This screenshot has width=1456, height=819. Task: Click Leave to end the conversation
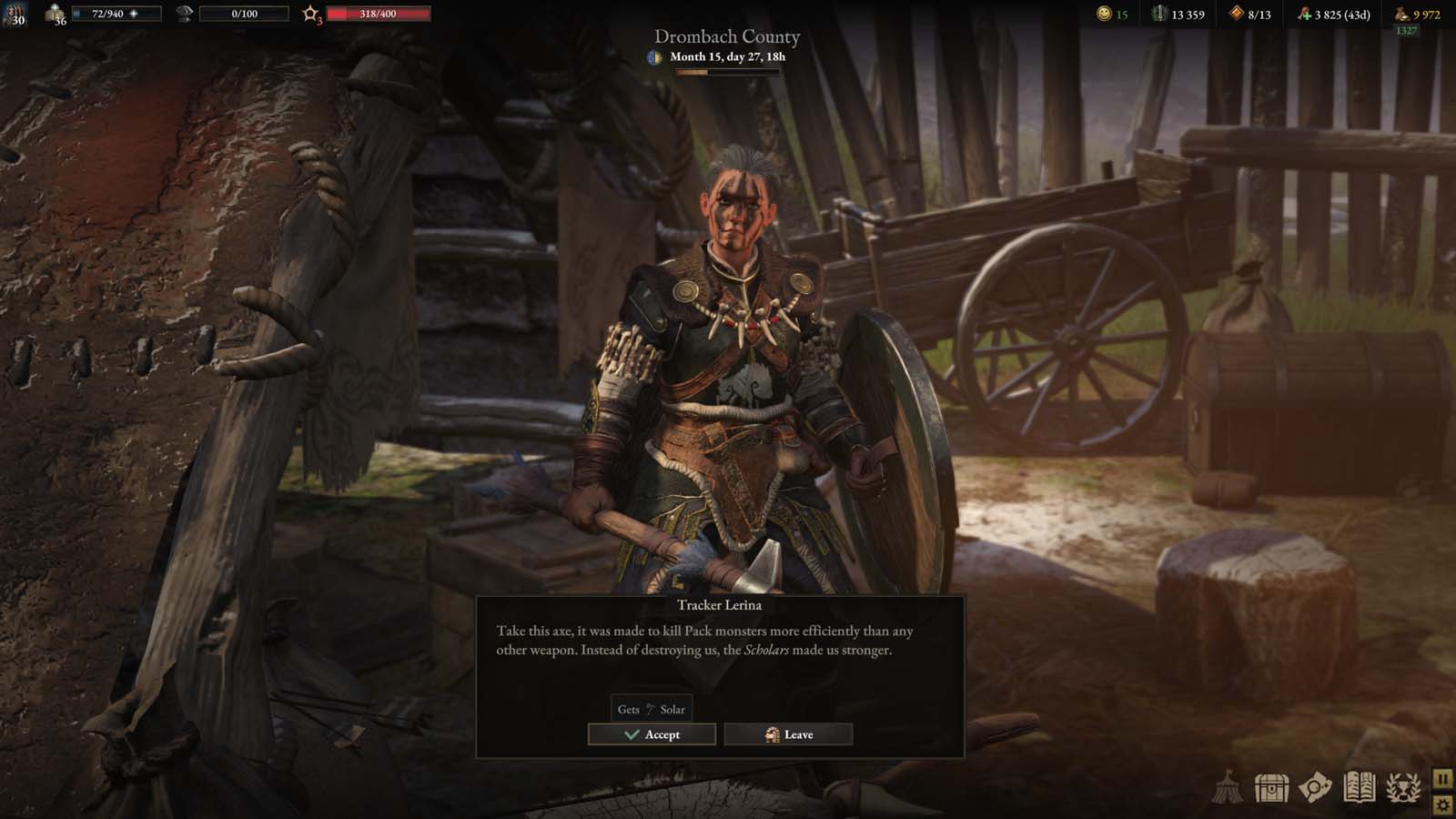point(788,733)
